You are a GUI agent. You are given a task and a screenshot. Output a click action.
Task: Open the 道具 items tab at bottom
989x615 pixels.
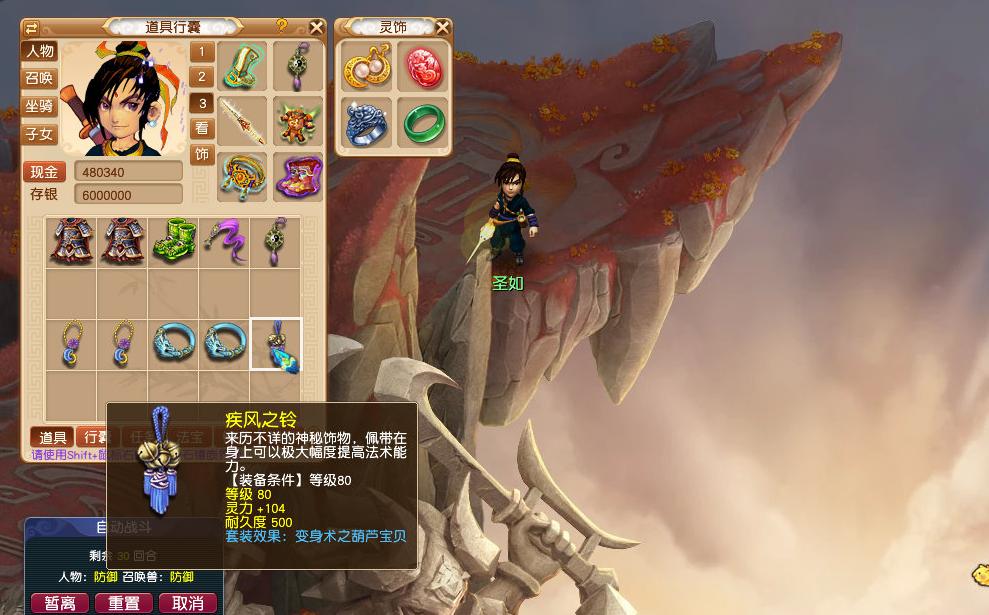53,437
